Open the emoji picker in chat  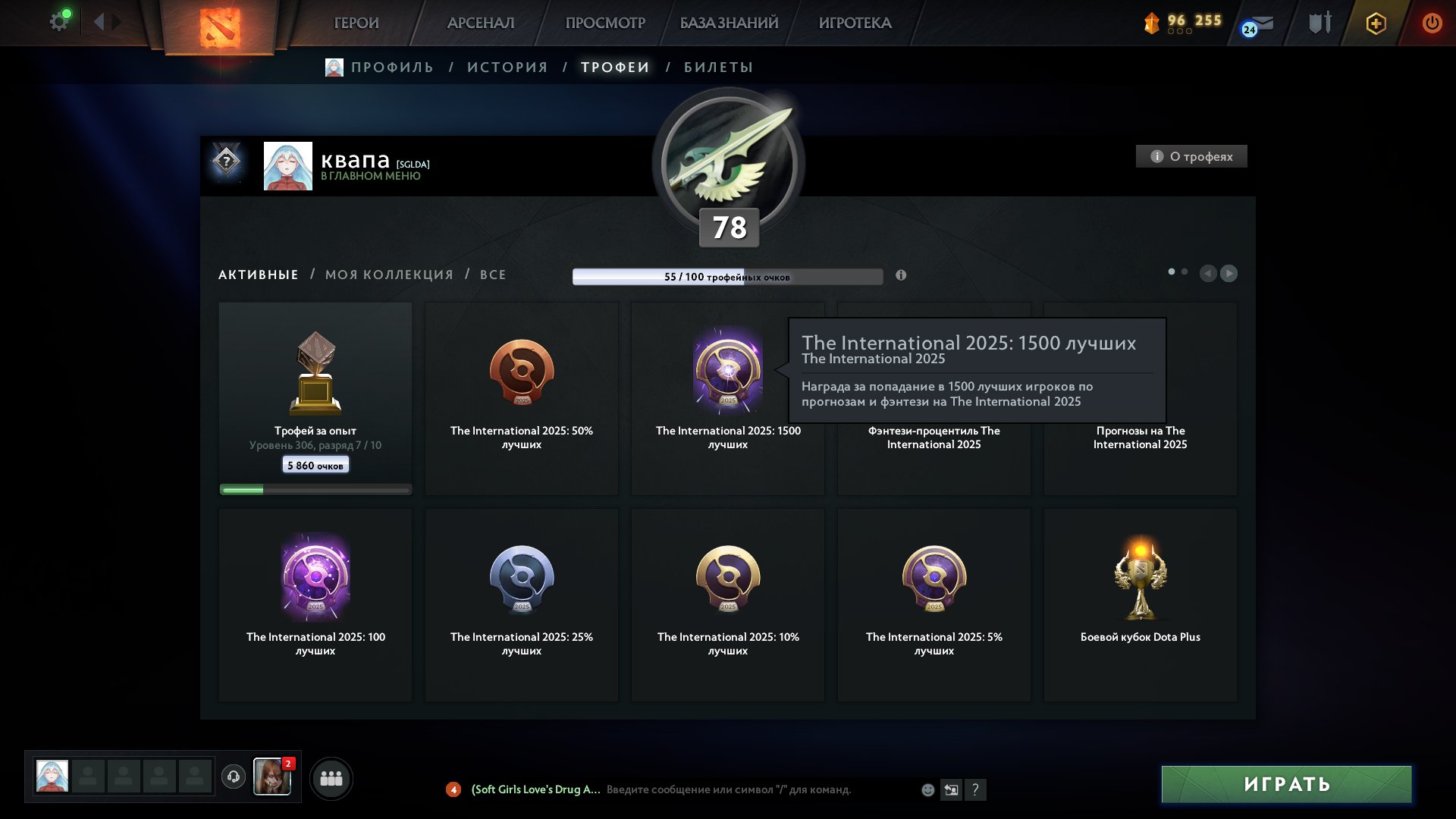927,789
